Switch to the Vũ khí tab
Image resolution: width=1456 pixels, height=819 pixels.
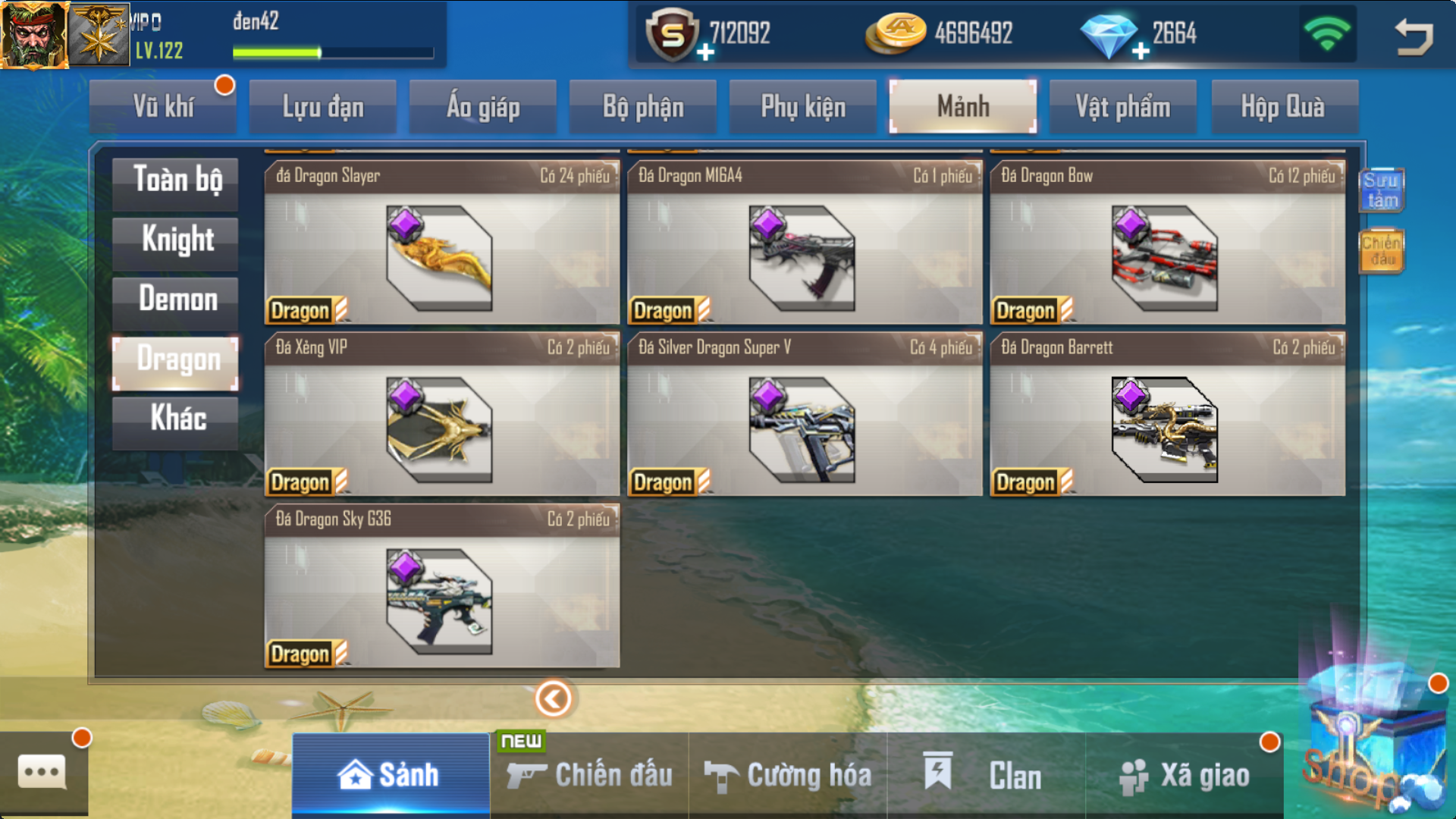163,107
